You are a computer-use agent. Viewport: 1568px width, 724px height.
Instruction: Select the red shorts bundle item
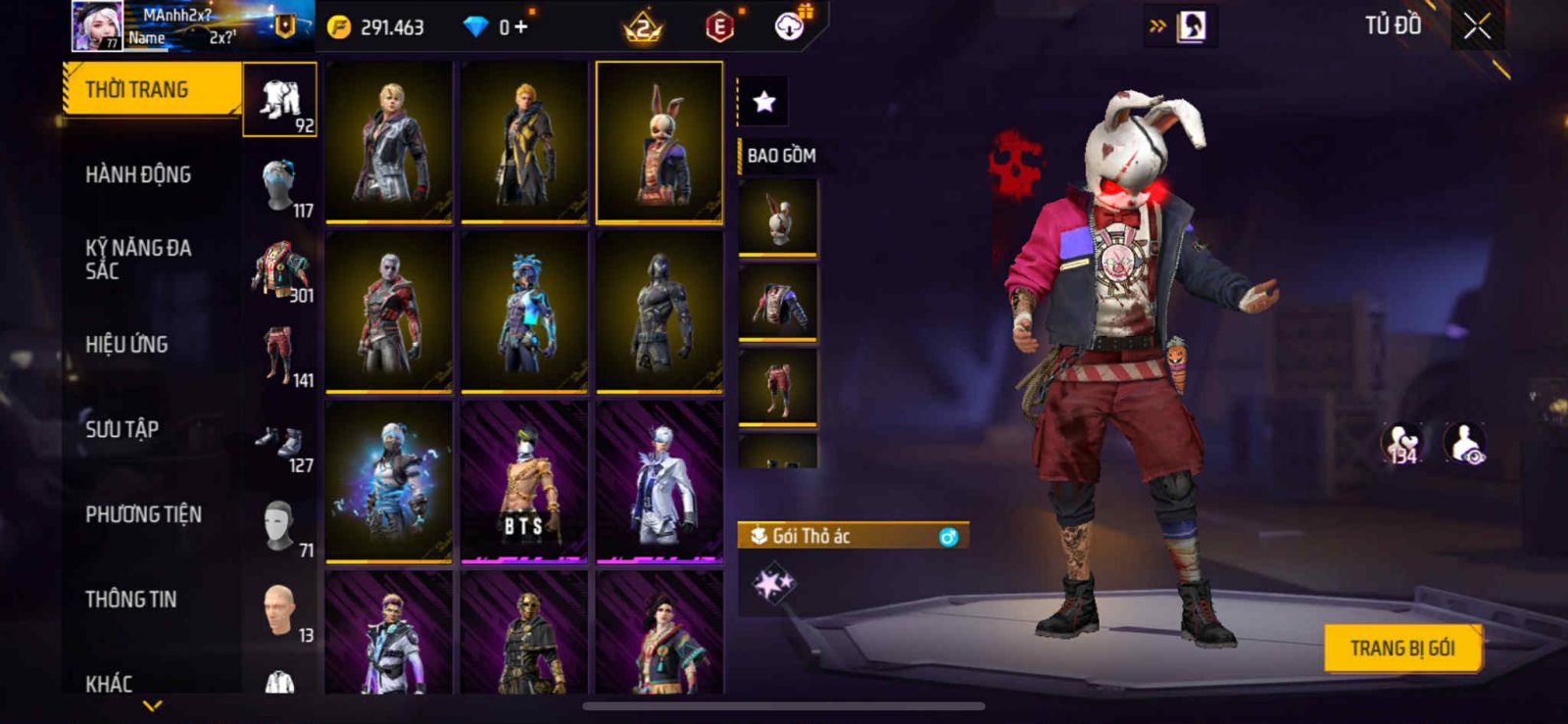coord(778,387)
